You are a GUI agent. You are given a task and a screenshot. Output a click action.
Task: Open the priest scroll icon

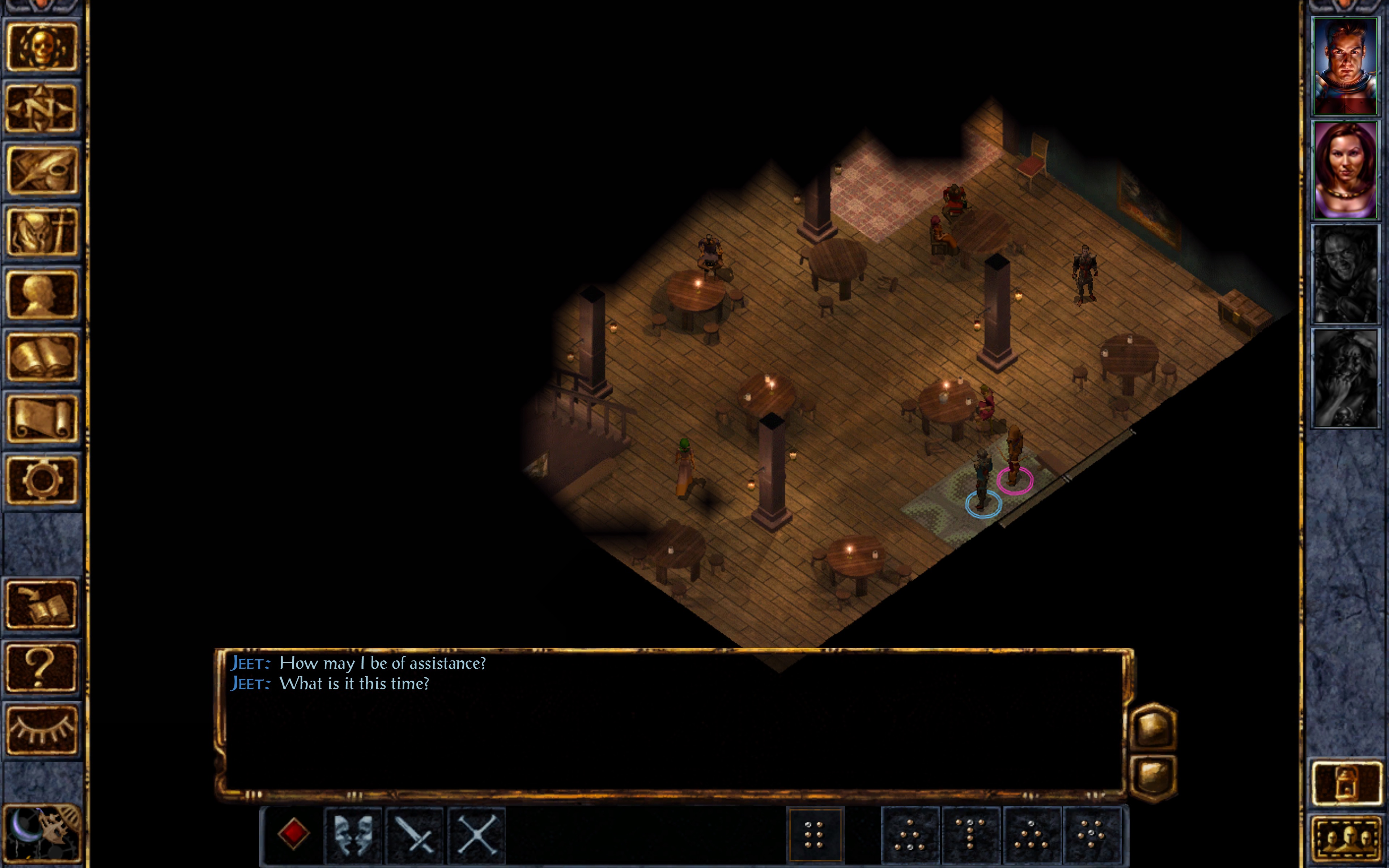coord(41,418)
